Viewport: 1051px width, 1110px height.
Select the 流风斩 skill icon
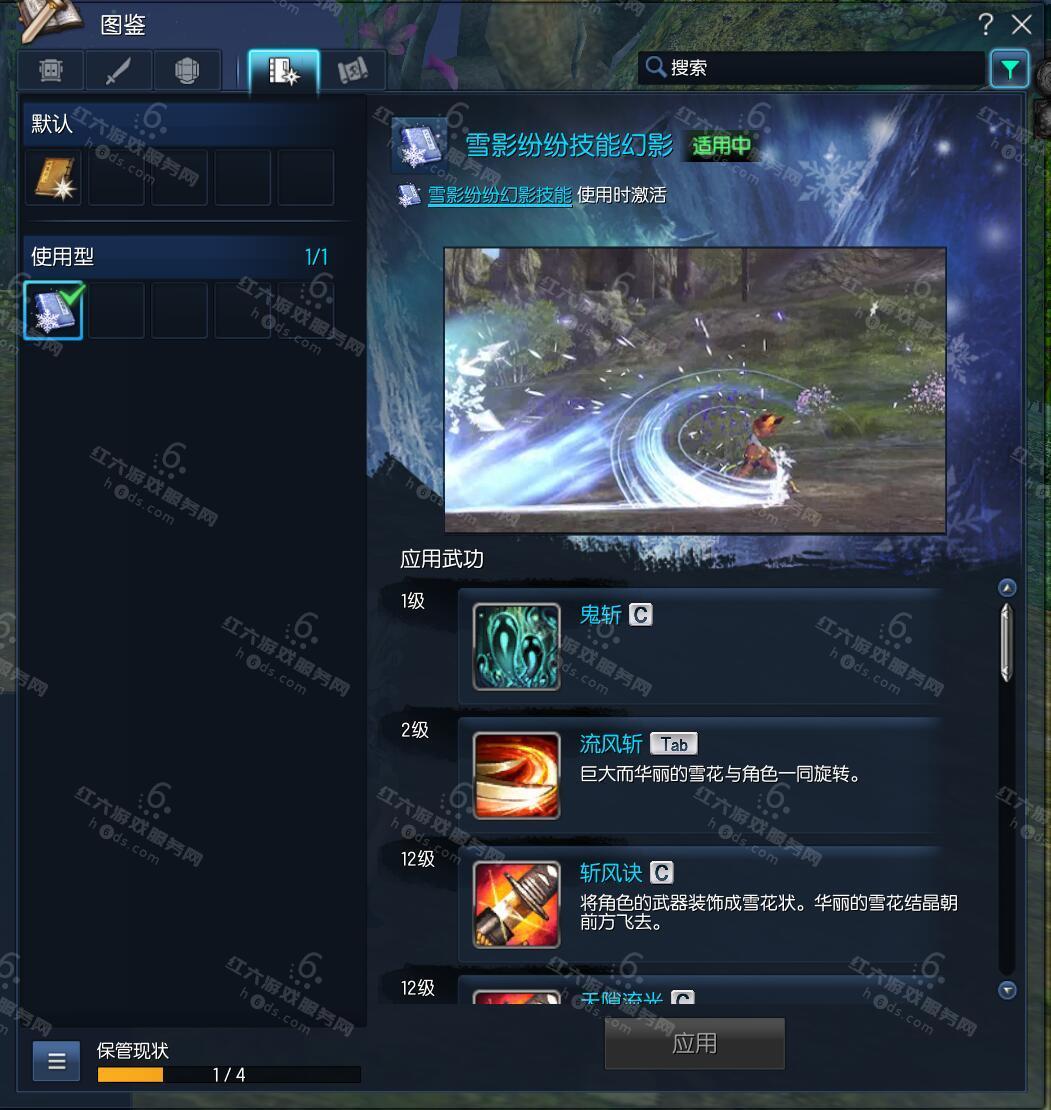coord(516,775)
